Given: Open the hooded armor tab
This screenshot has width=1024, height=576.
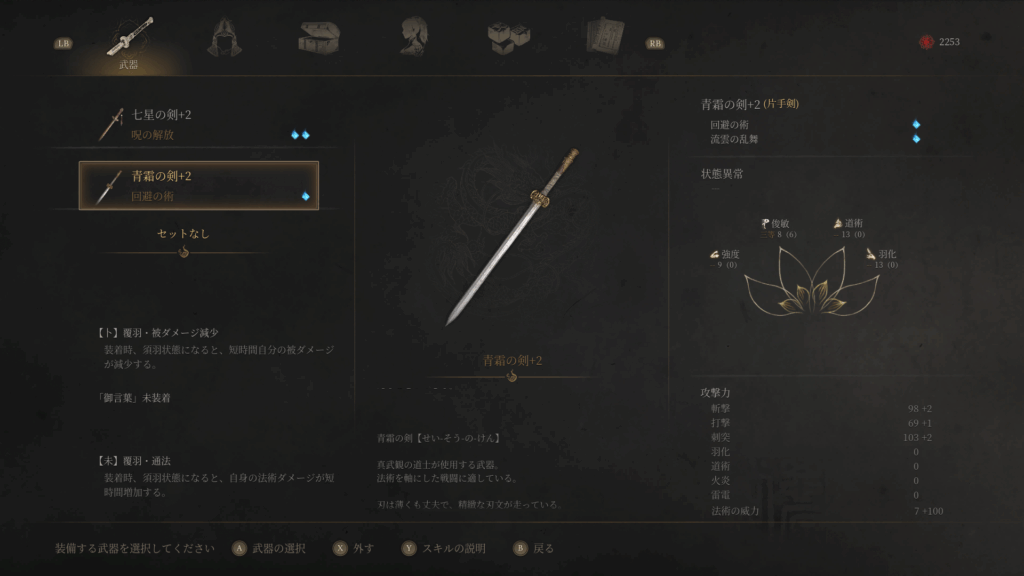Looking at the screenshot, I should click(x=224, y=38).
